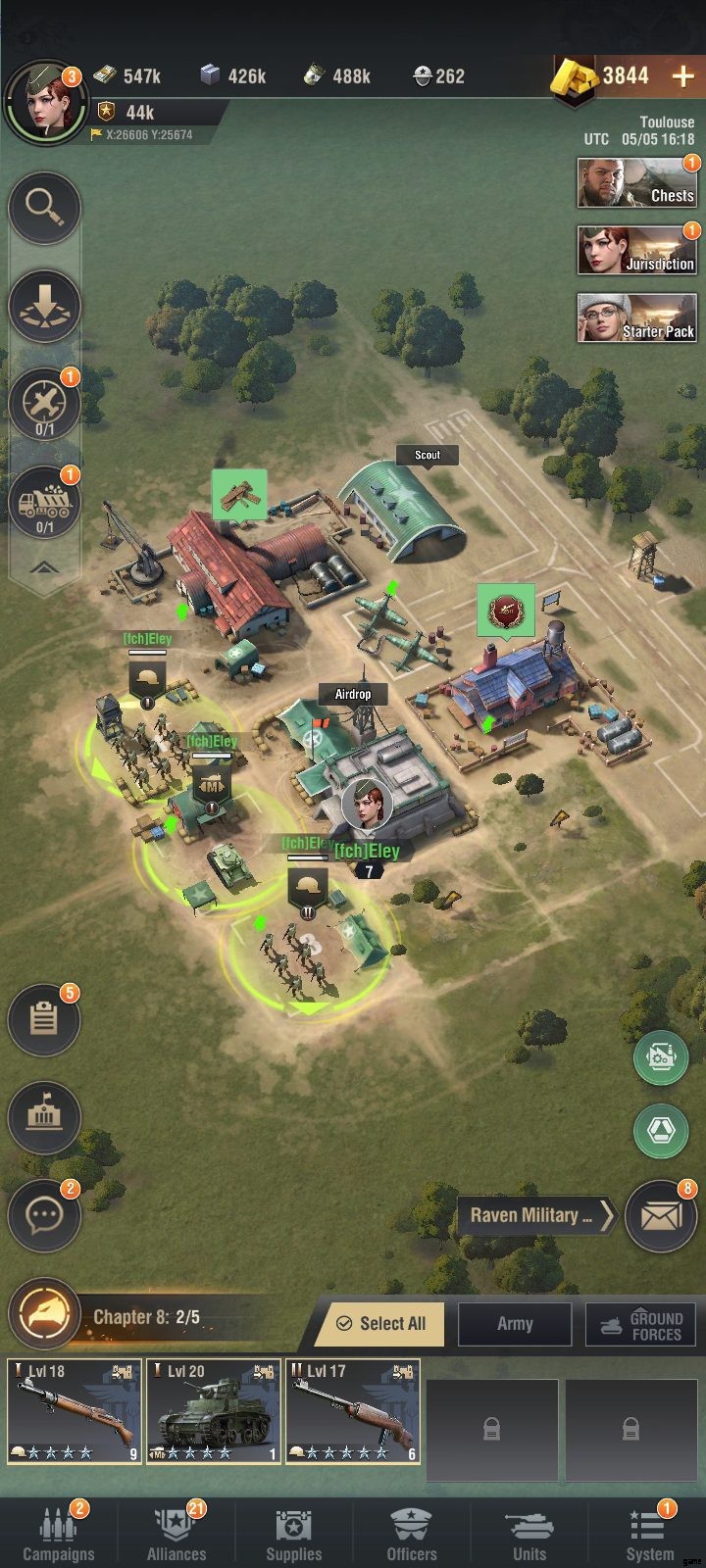
Task: Add more gold with the plus button
Action: tap(682, 76)
